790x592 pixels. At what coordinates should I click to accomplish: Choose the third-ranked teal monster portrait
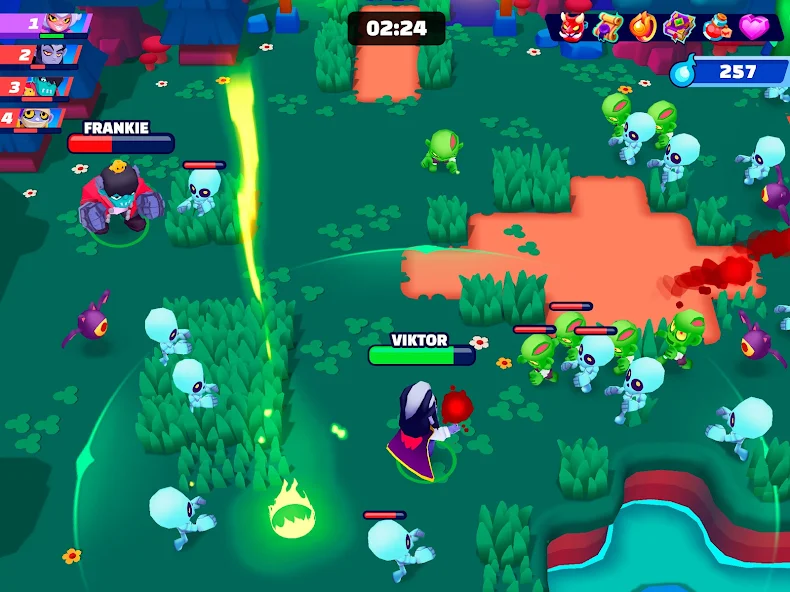46,86
